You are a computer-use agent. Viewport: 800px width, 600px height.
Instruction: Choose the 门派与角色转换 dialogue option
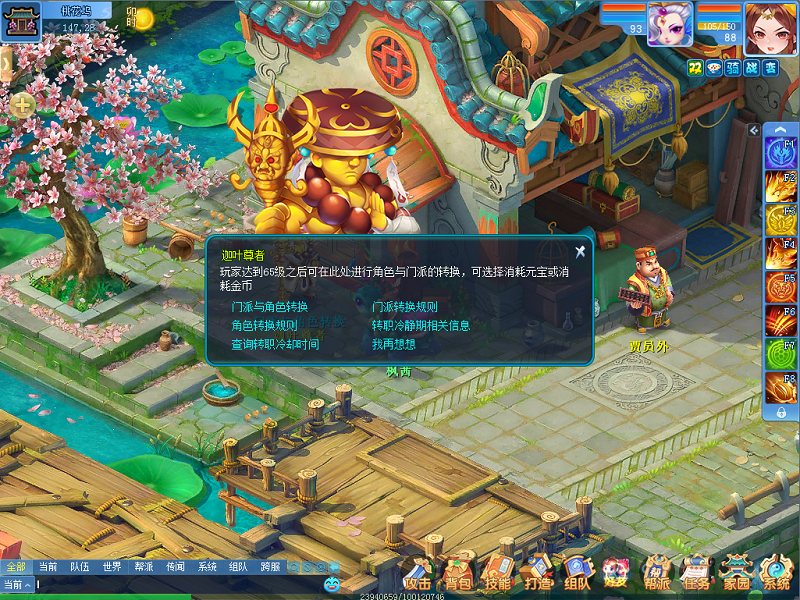click(269, 307)
